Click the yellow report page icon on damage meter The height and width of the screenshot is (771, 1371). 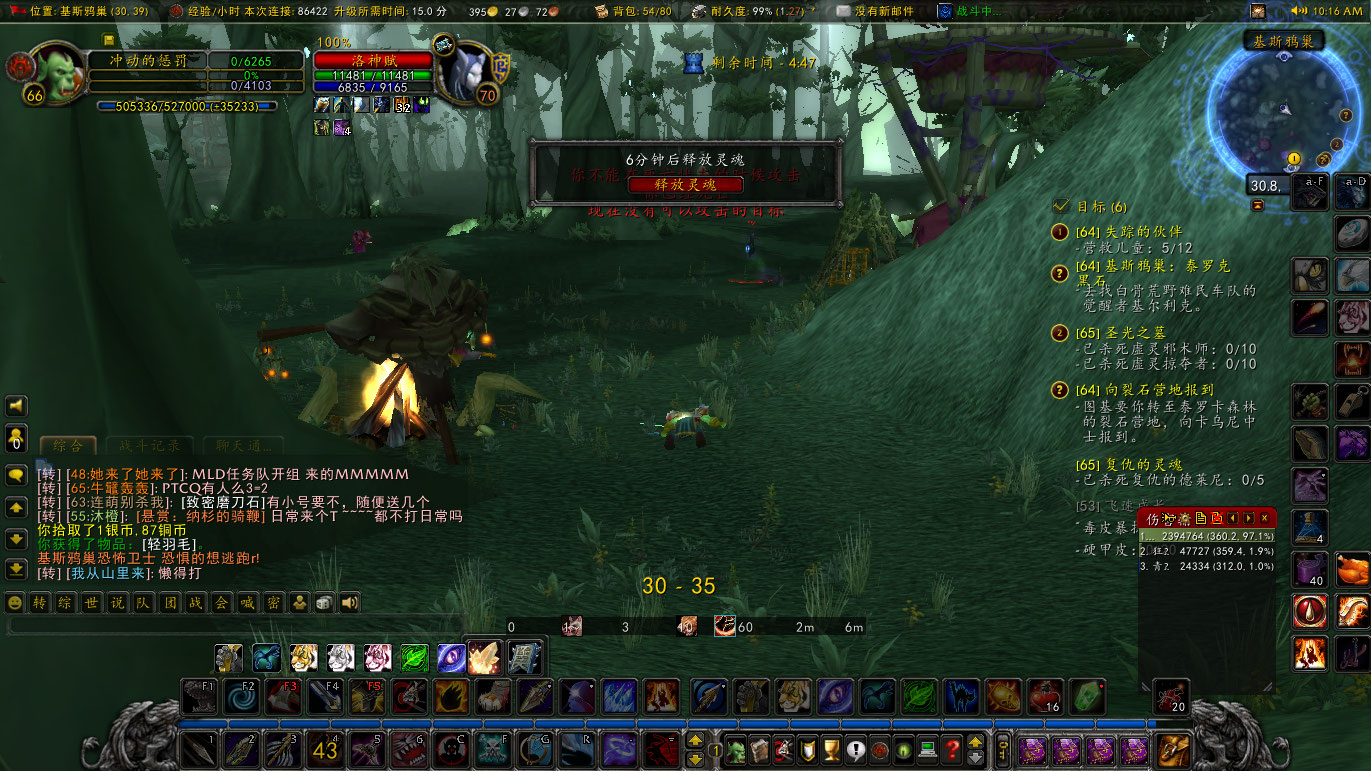tap(1200, 518)
